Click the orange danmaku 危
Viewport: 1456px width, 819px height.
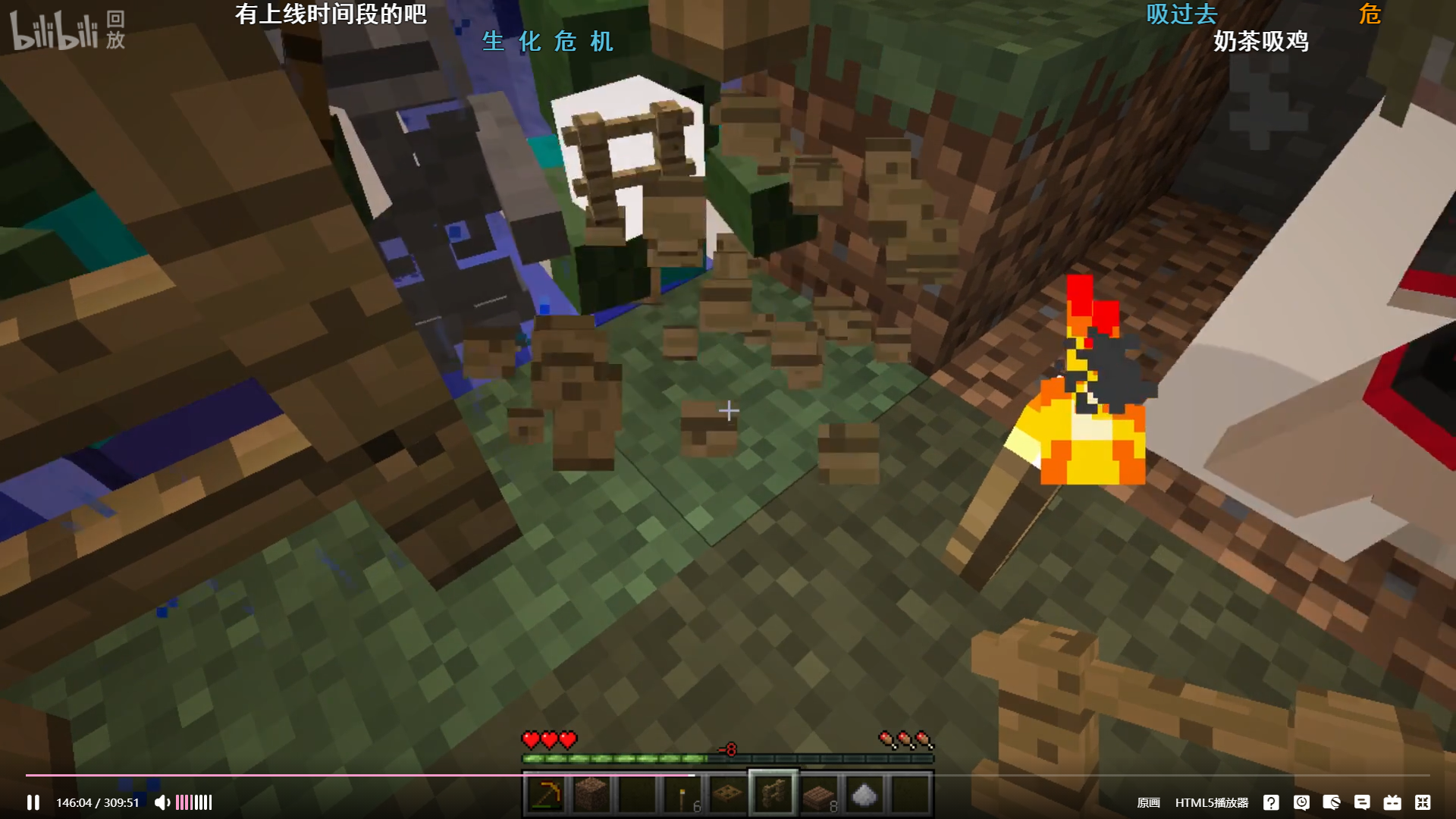tap(1370, 15)
